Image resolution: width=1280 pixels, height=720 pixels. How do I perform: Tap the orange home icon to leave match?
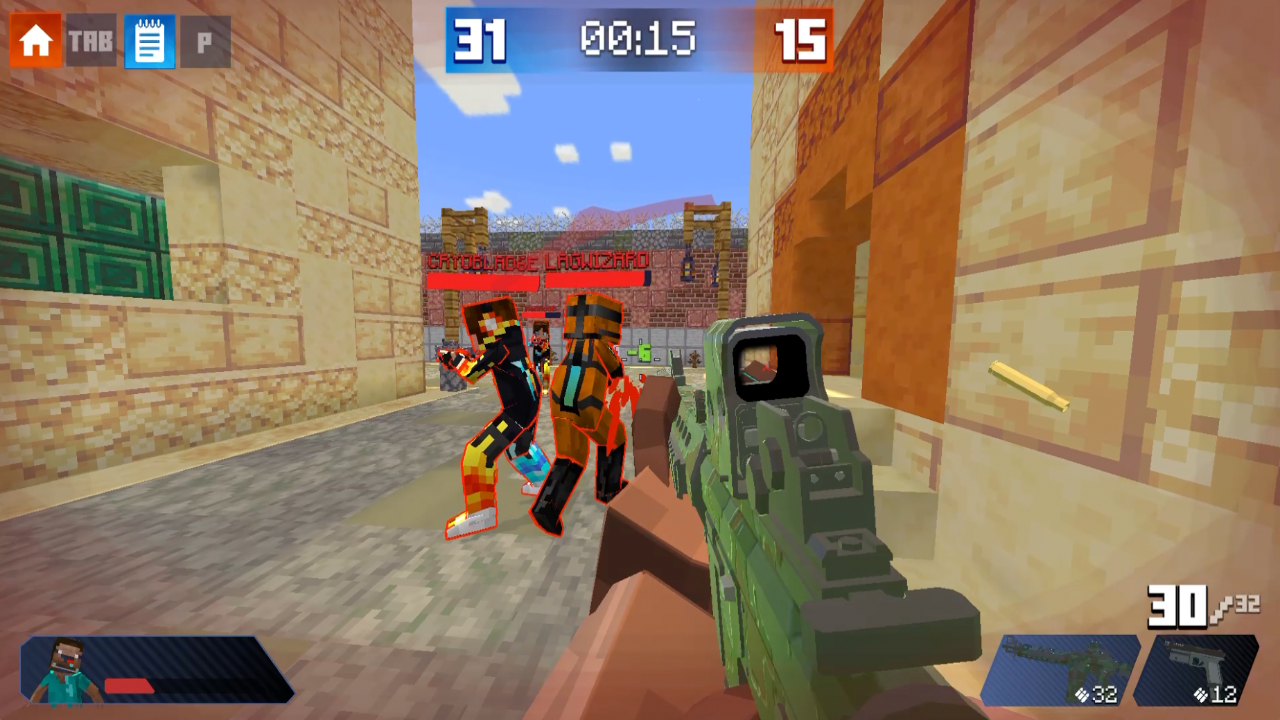(34, 40)
